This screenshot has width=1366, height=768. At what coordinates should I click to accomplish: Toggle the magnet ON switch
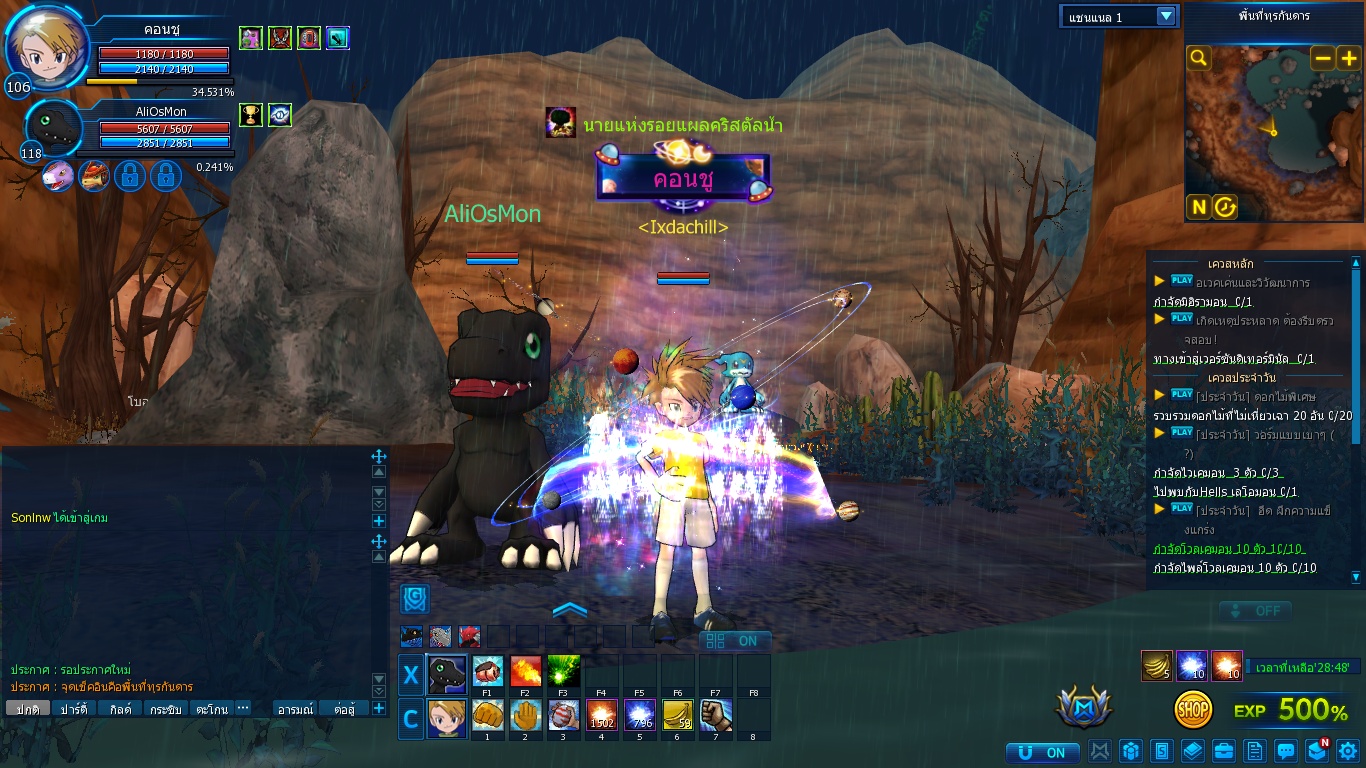pyautogui.click(x=1042, y=752)
